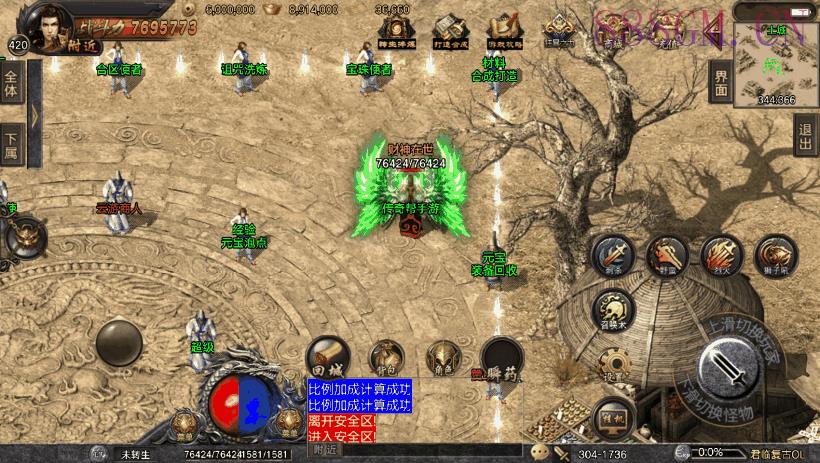This screenshot has width=820, height=463.
Task: Open the 背包 bag
Action: click(386, 357)
